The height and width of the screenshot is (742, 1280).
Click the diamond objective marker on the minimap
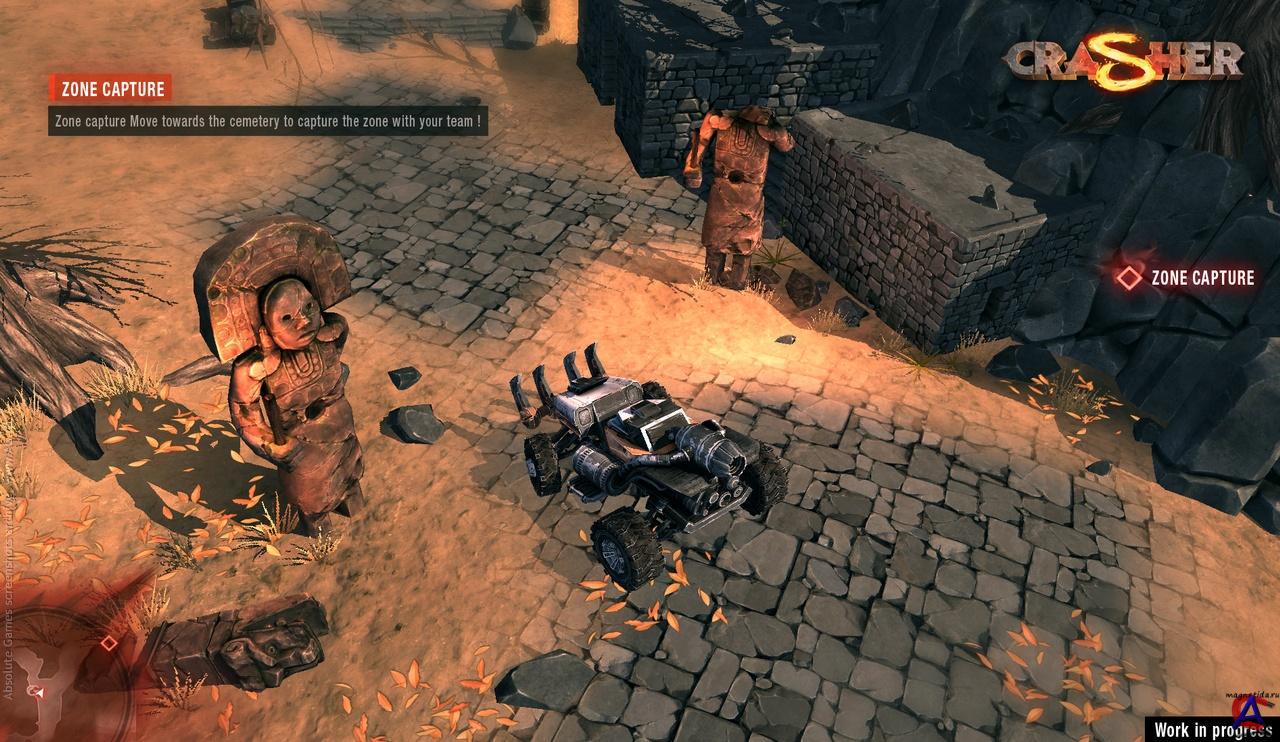pyautogui.click(x=108, y=643)
